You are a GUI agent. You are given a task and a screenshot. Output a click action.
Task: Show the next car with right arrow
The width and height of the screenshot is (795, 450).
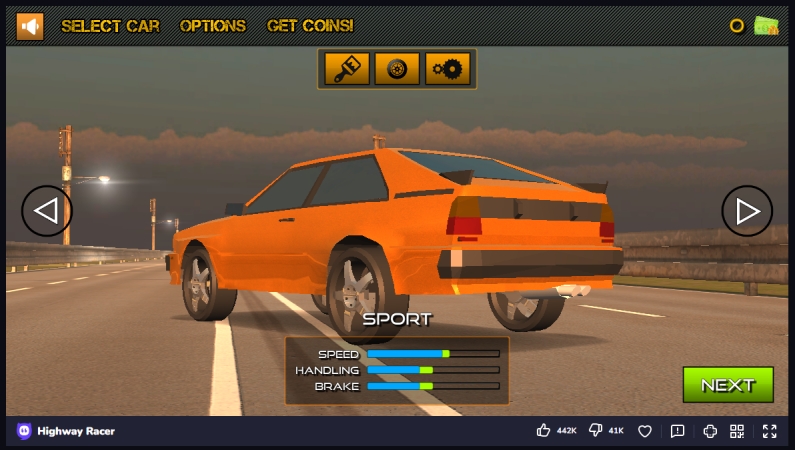(747, 211)
